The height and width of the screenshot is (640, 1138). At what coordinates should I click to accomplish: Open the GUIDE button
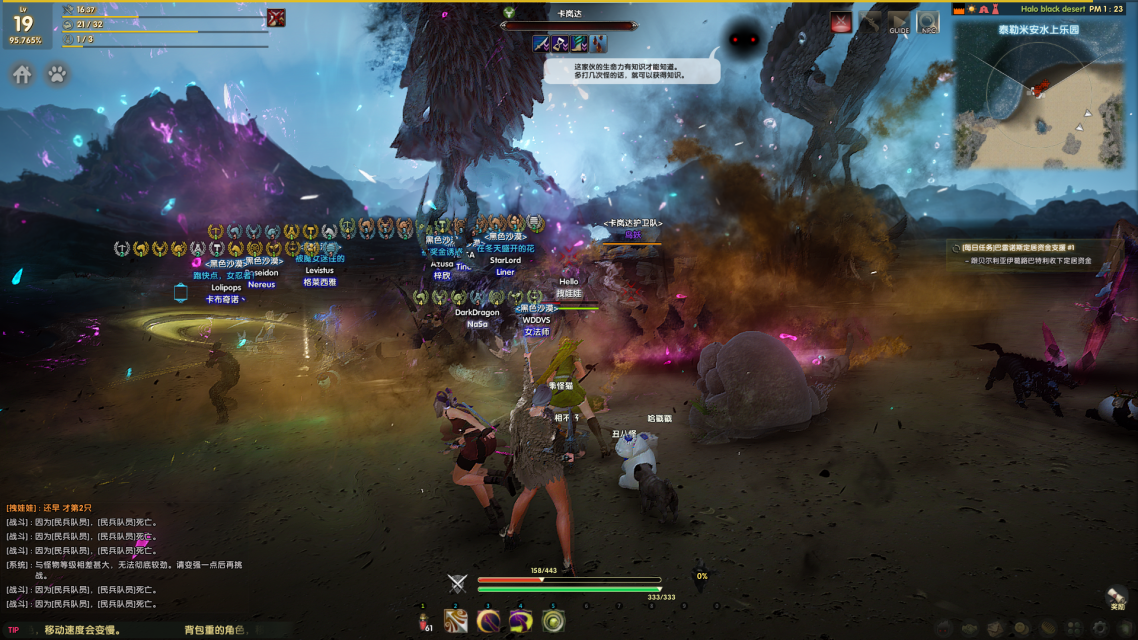click(x=899, y=23)
